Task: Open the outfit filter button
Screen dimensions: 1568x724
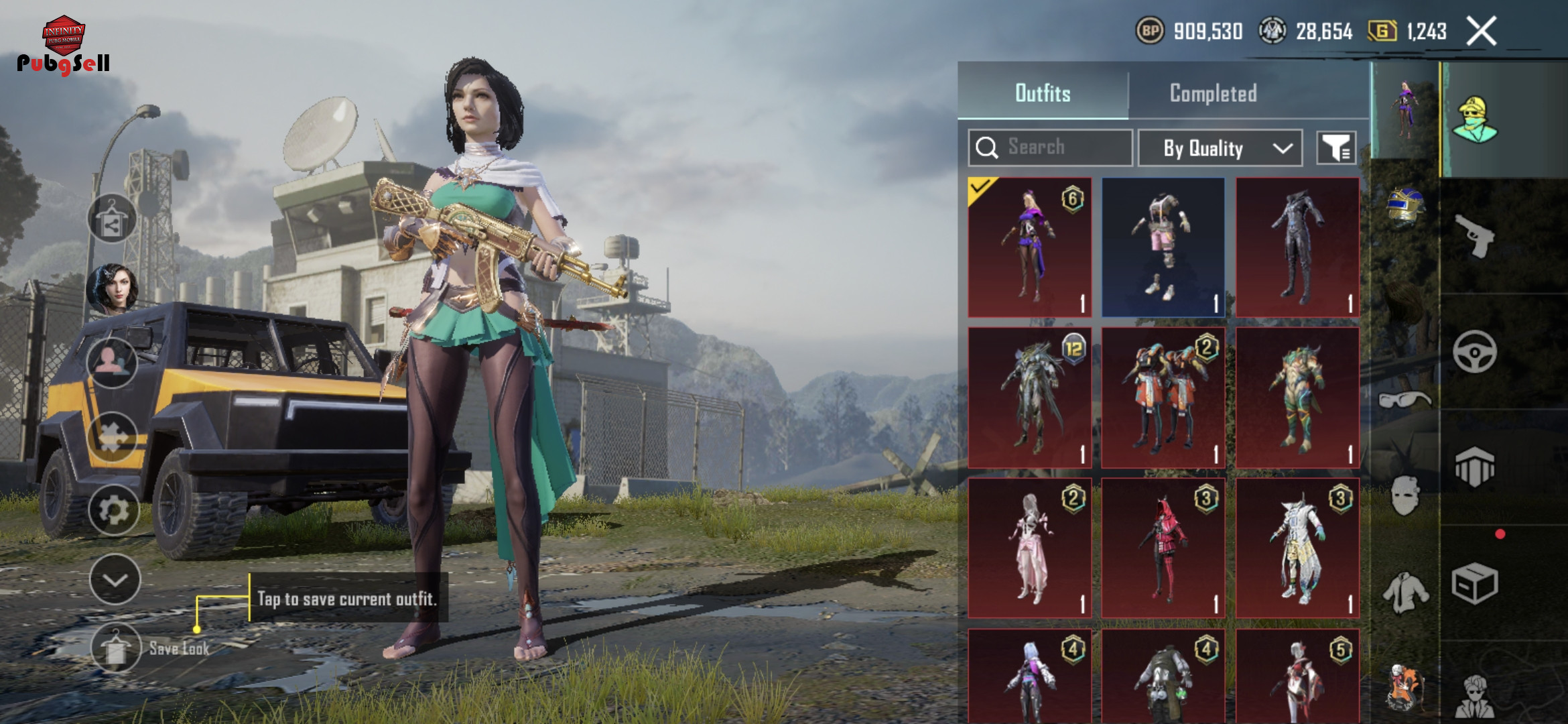Action: [1336, 148]
